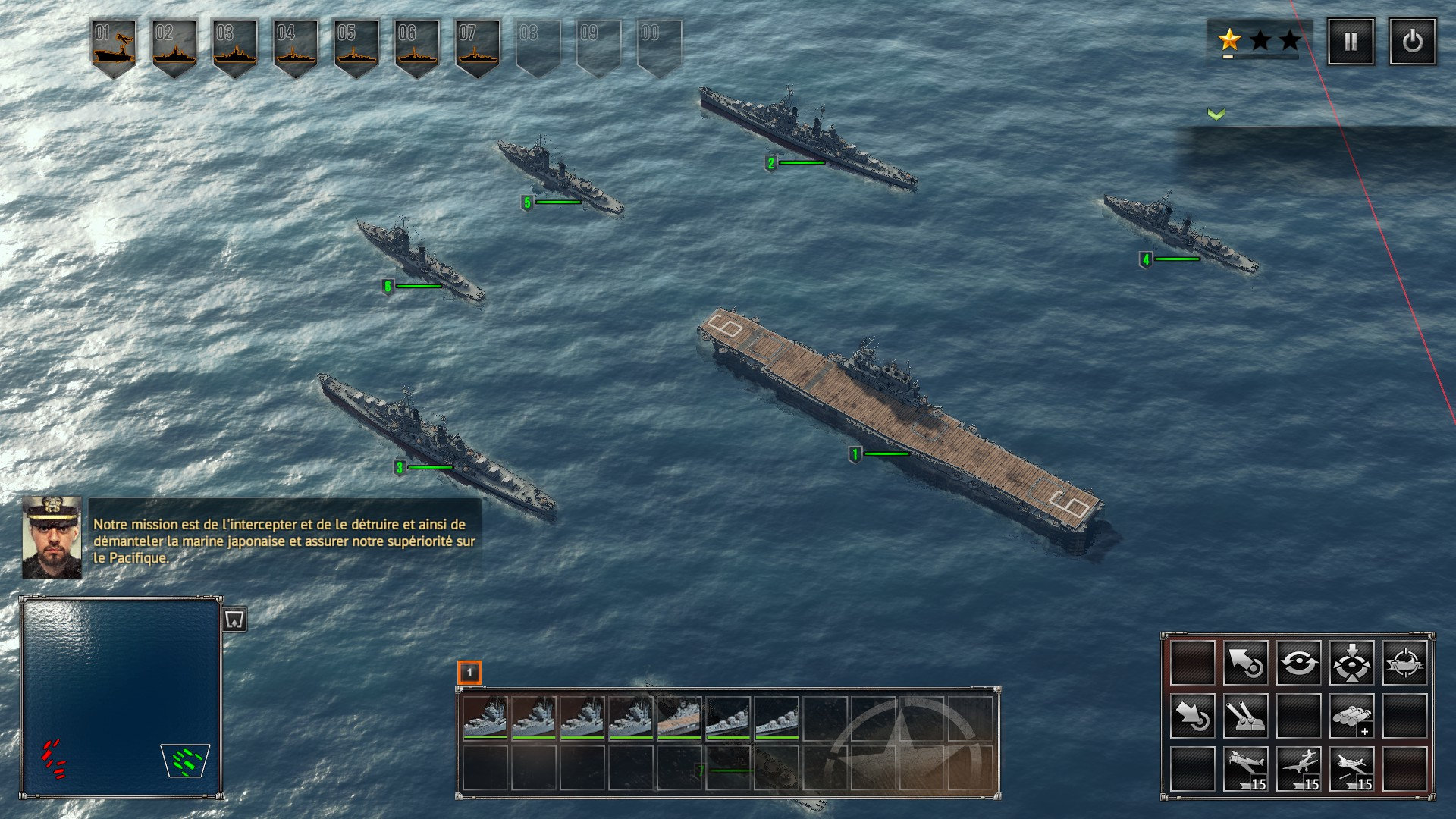Choose the converge arrows formation command
The width and height of the screenshot is (1456, 819).
click(x=1351, y=663)
